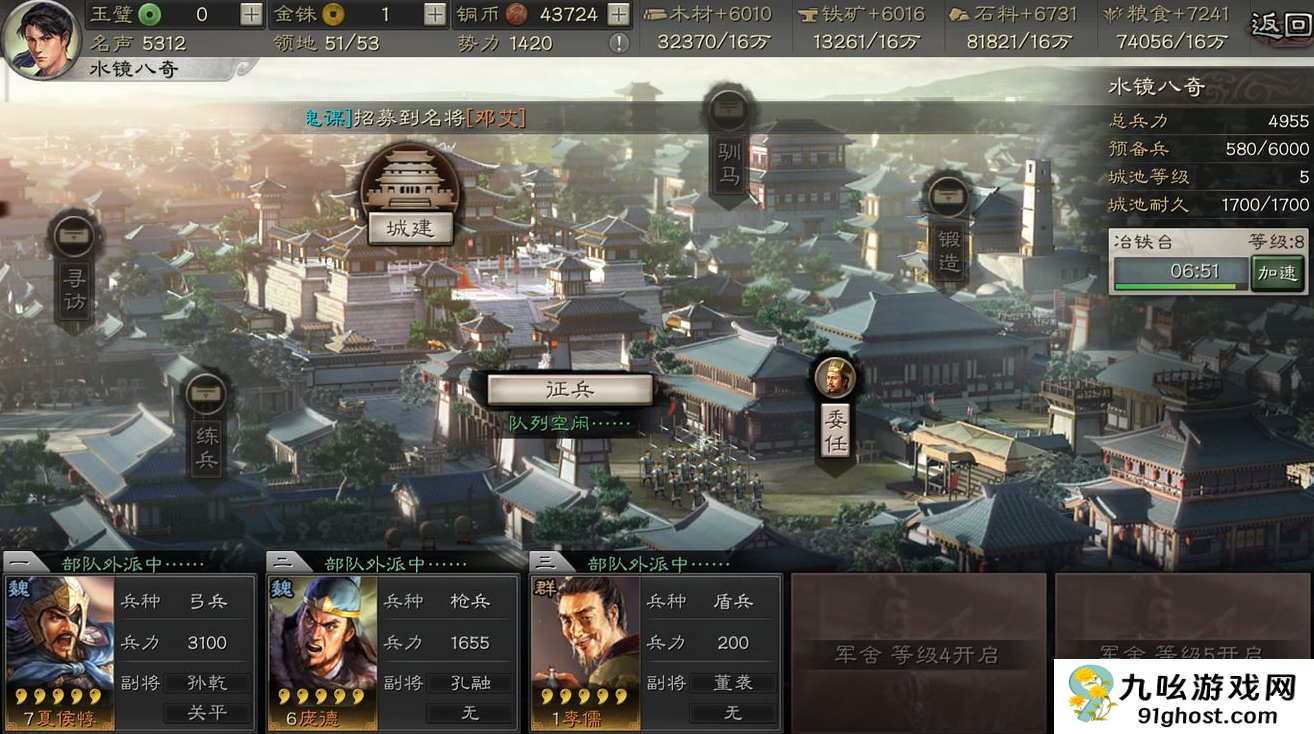Add more 铜币 with the plus button
Screen dimensions: 1314x734
619,14
